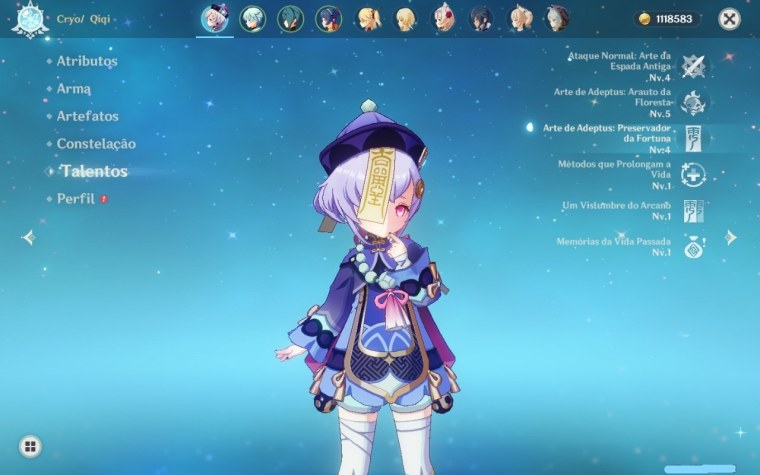Switch to the previous character with left arrow
Screen dimensions: 760x475
28,237
